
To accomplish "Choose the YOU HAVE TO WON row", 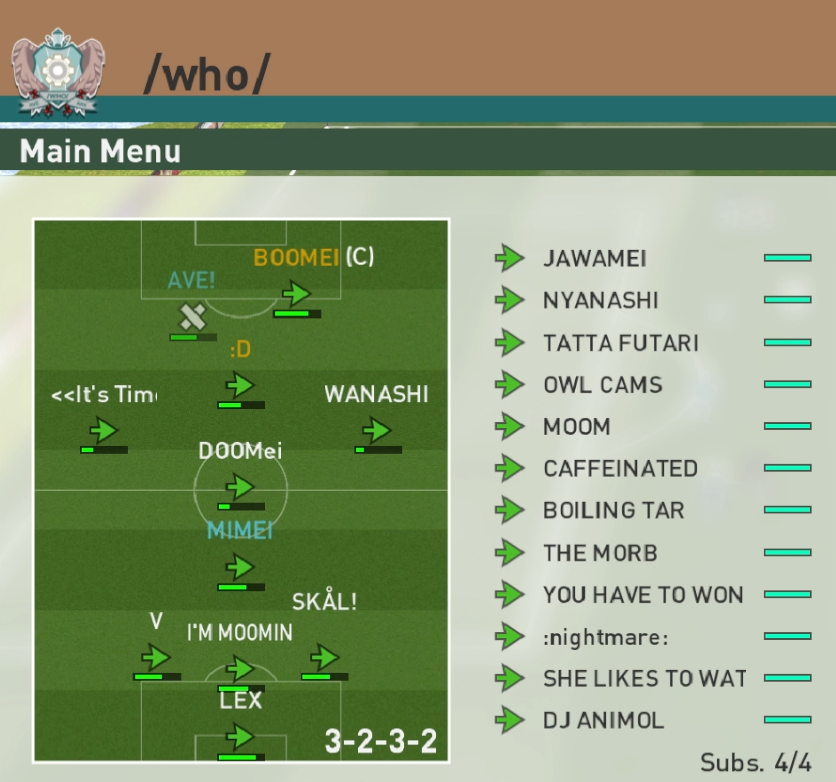I will click(642, 595).
